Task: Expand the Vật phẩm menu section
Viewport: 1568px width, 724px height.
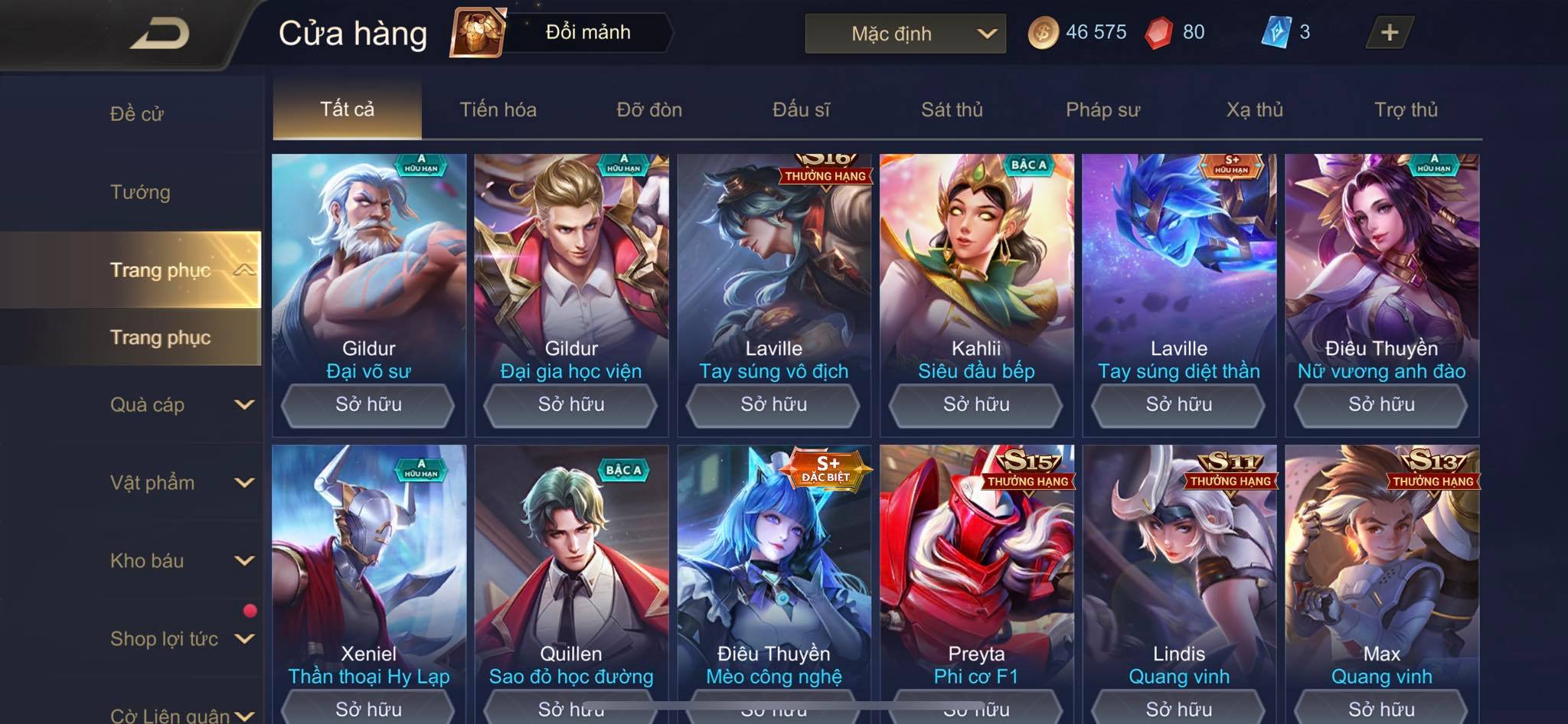Action: click(181, 483)
